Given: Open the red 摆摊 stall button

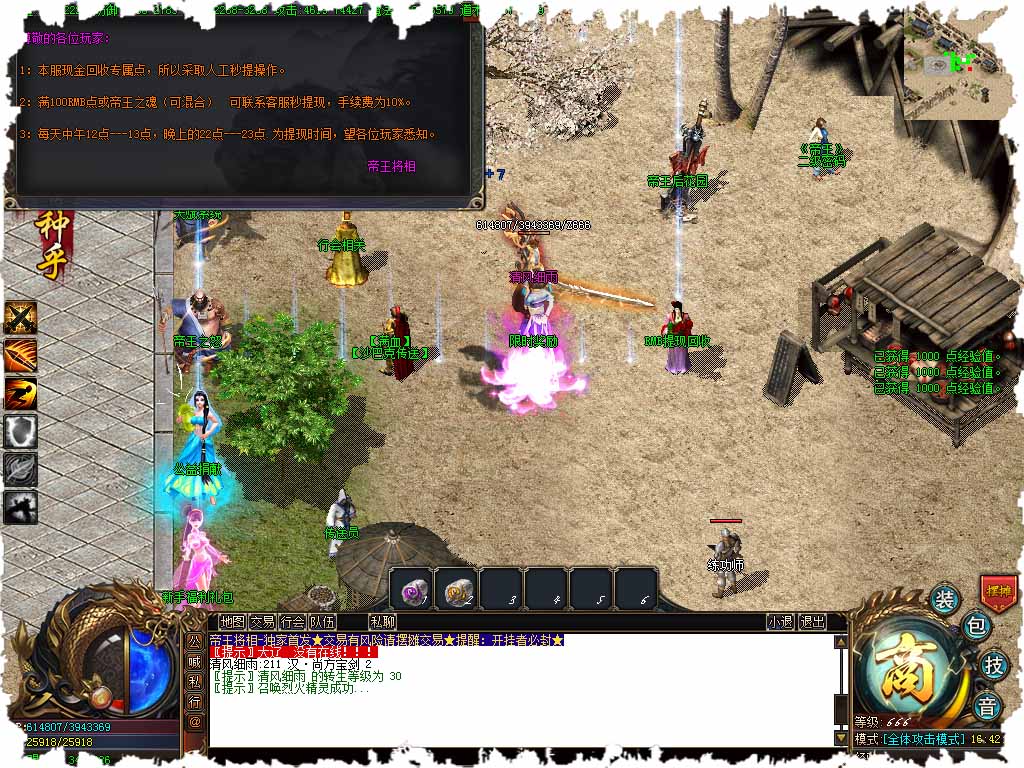Looking at the screenshot, I should [x=998, y=591].
